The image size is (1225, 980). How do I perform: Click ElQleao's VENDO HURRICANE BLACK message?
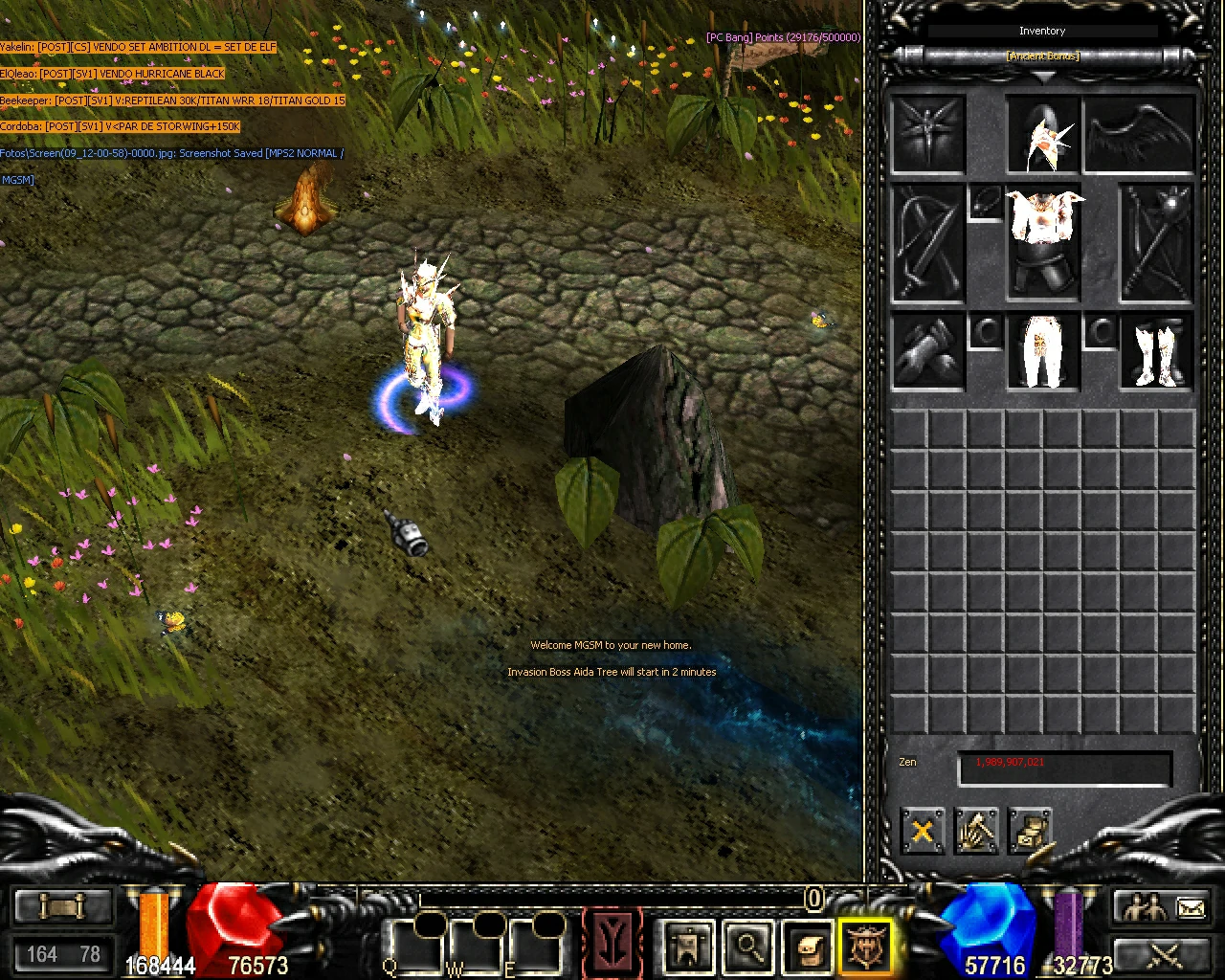pos(112,73)
